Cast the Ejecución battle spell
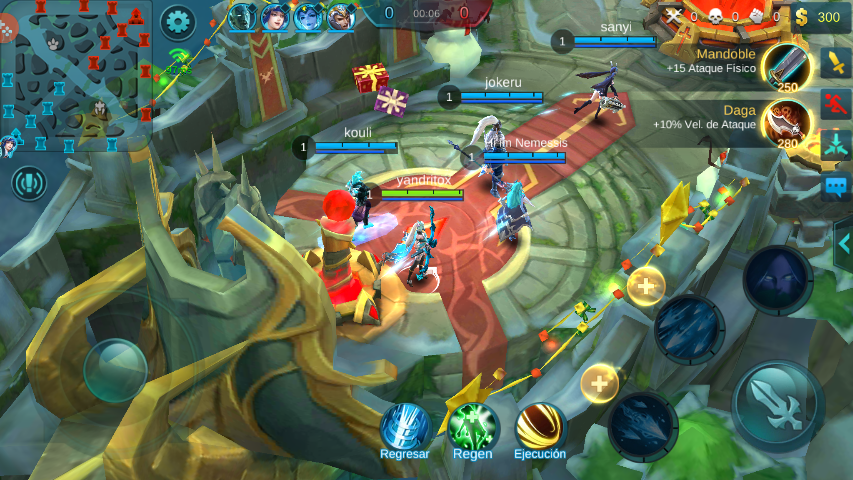The width and height of the screenshot is (853, 480). click(540, 428)
